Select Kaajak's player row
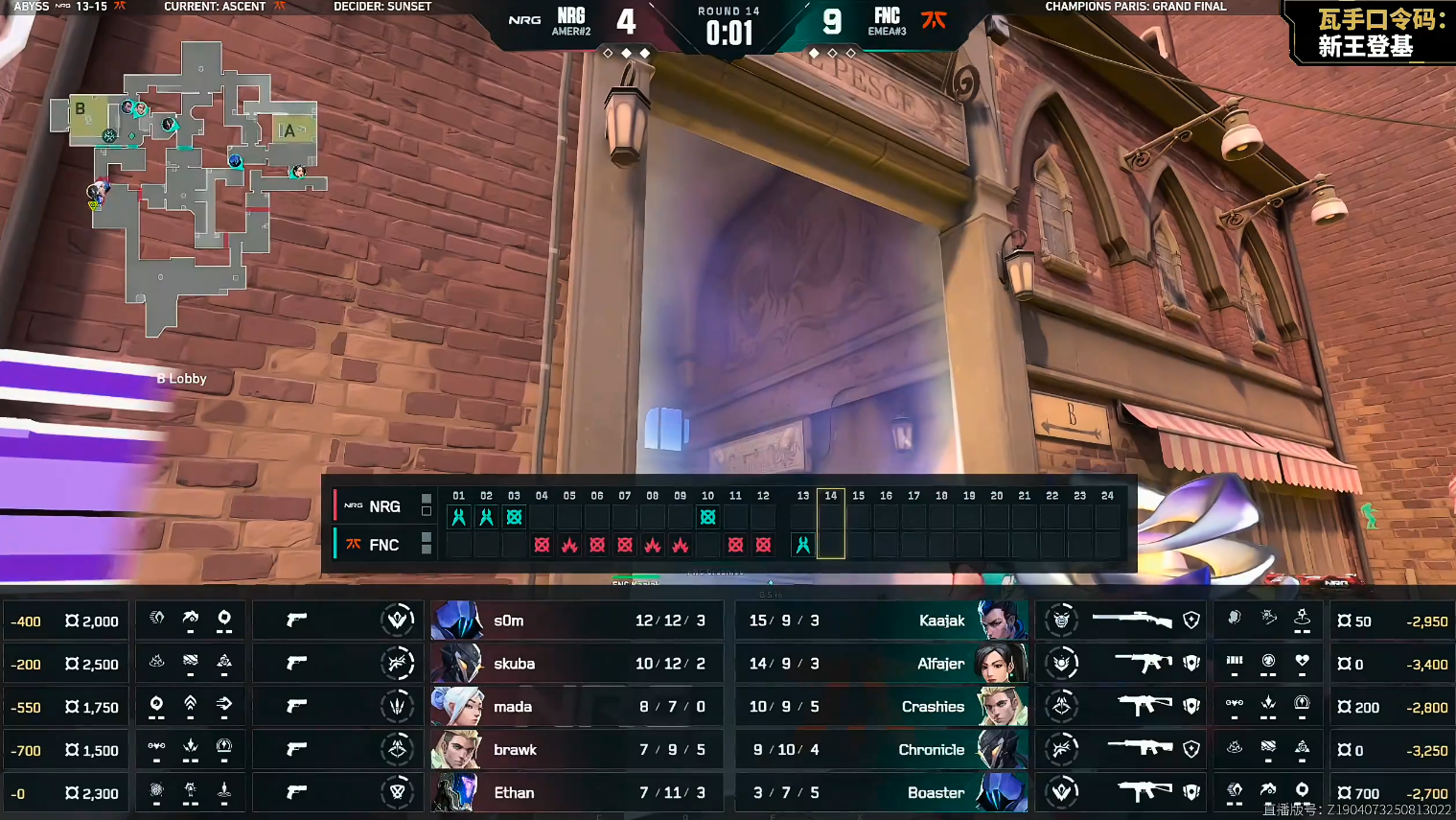The width and height of the screenshot is (1456, 820). [x=880, y=621]
